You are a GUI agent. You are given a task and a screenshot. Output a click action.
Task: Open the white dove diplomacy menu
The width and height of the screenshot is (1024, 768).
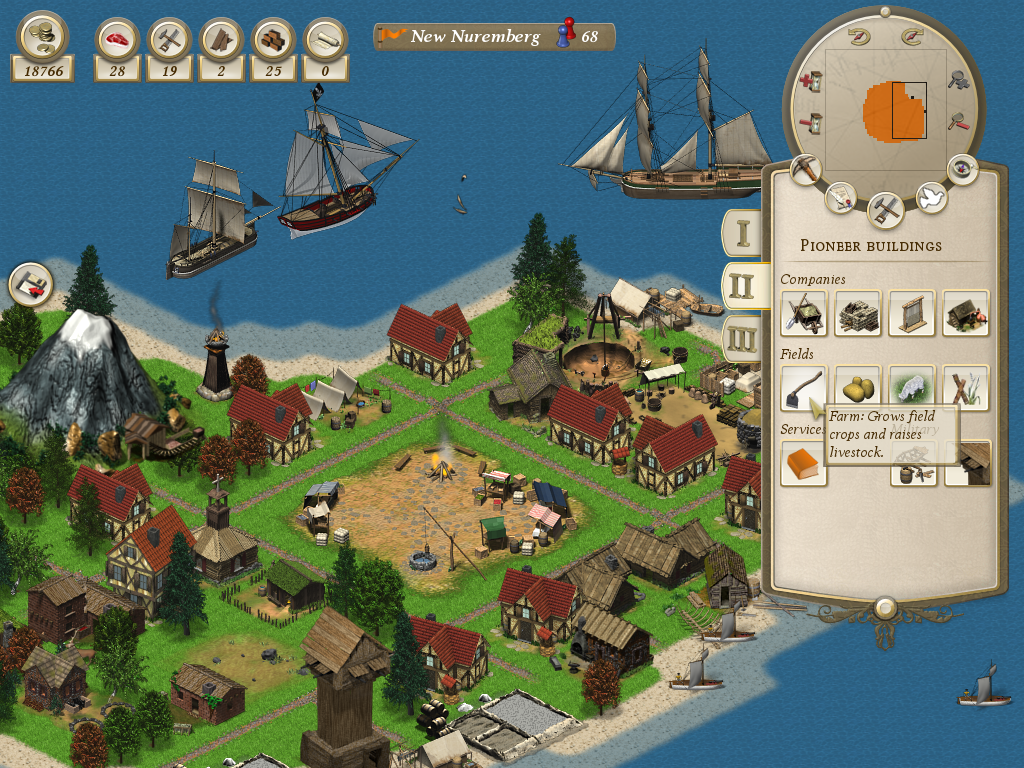pyautogui.click(x=932, y=196)
